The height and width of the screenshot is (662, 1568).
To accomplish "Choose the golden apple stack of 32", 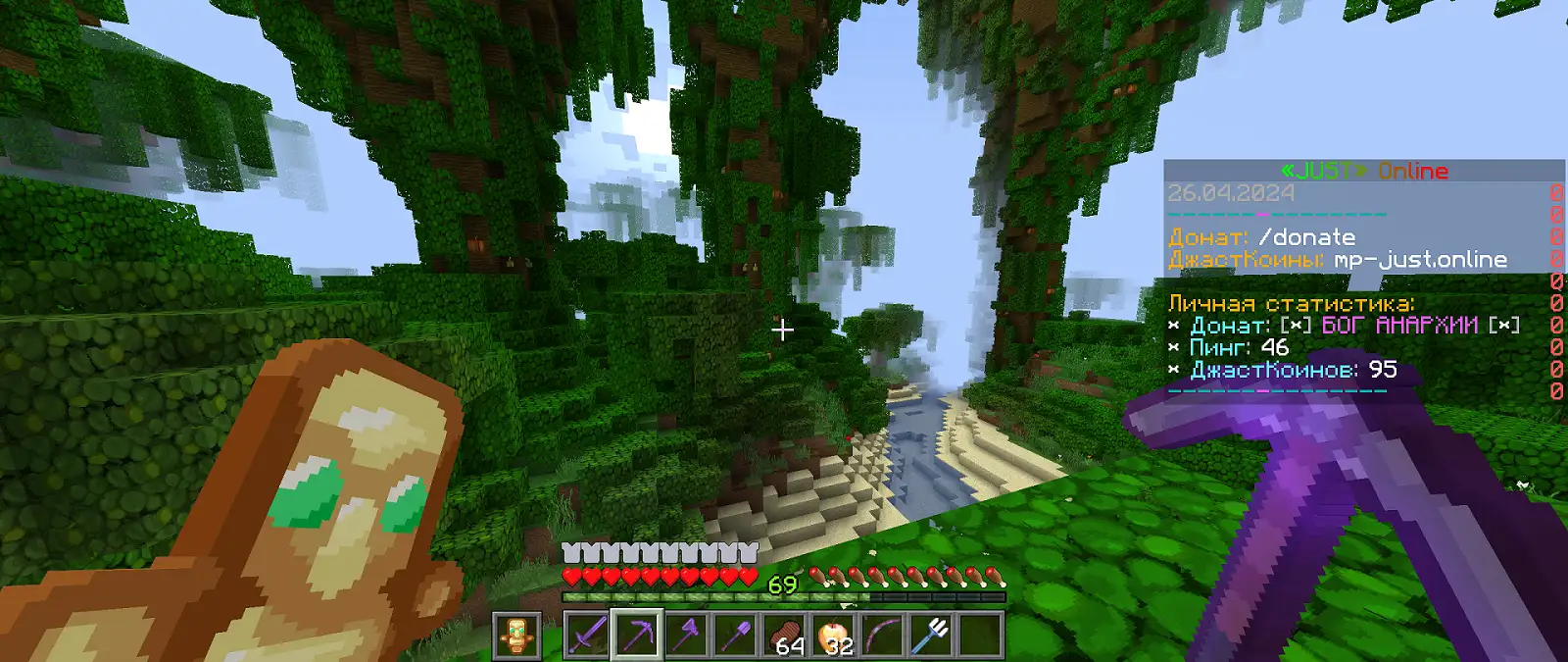I will click(834, 636).
